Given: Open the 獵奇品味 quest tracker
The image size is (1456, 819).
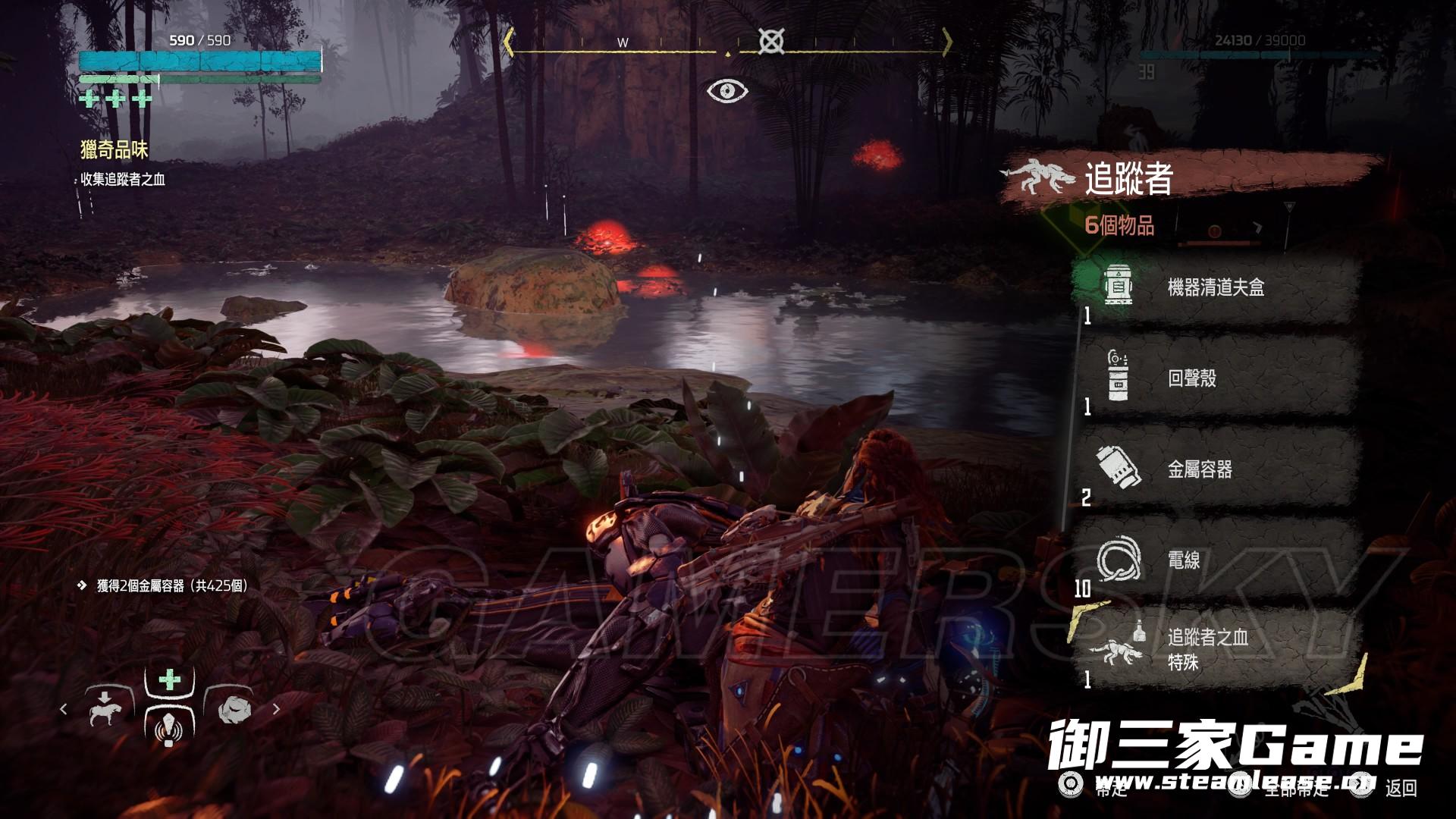Looking at the screenshot, I should [115, 150].
